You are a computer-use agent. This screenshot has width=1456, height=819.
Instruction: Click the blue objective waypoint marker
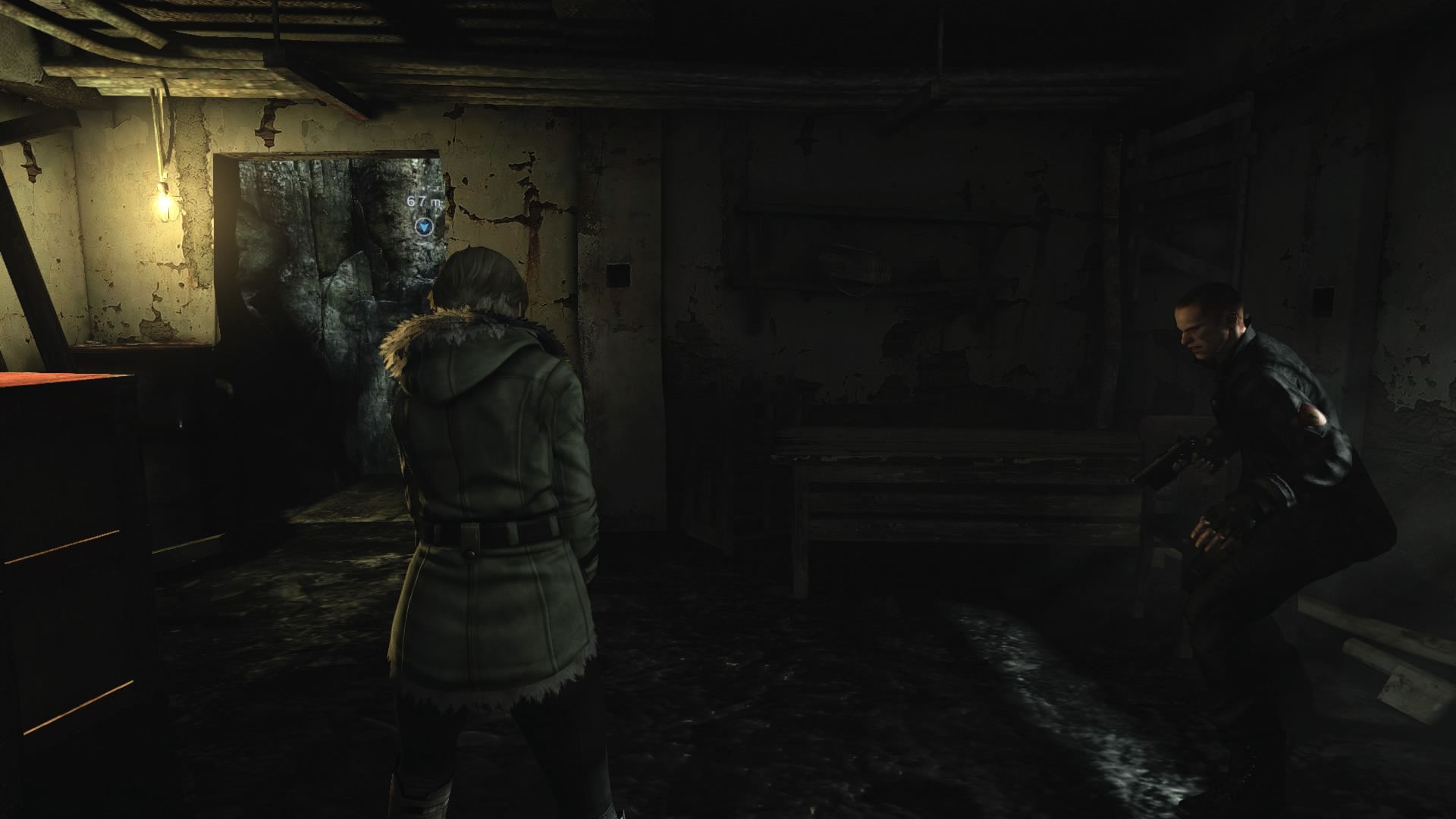[425, 226]
